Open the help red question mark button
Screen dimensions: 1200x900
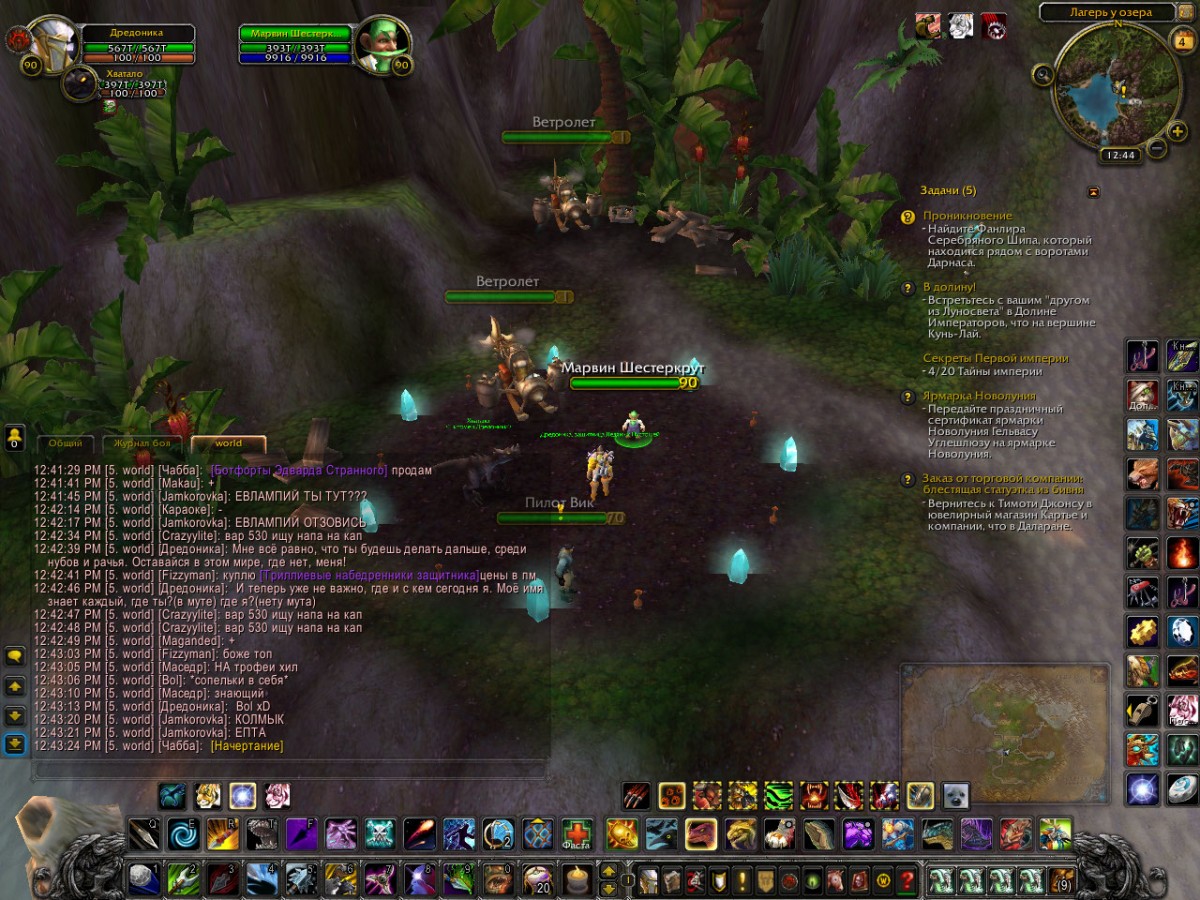906,881
